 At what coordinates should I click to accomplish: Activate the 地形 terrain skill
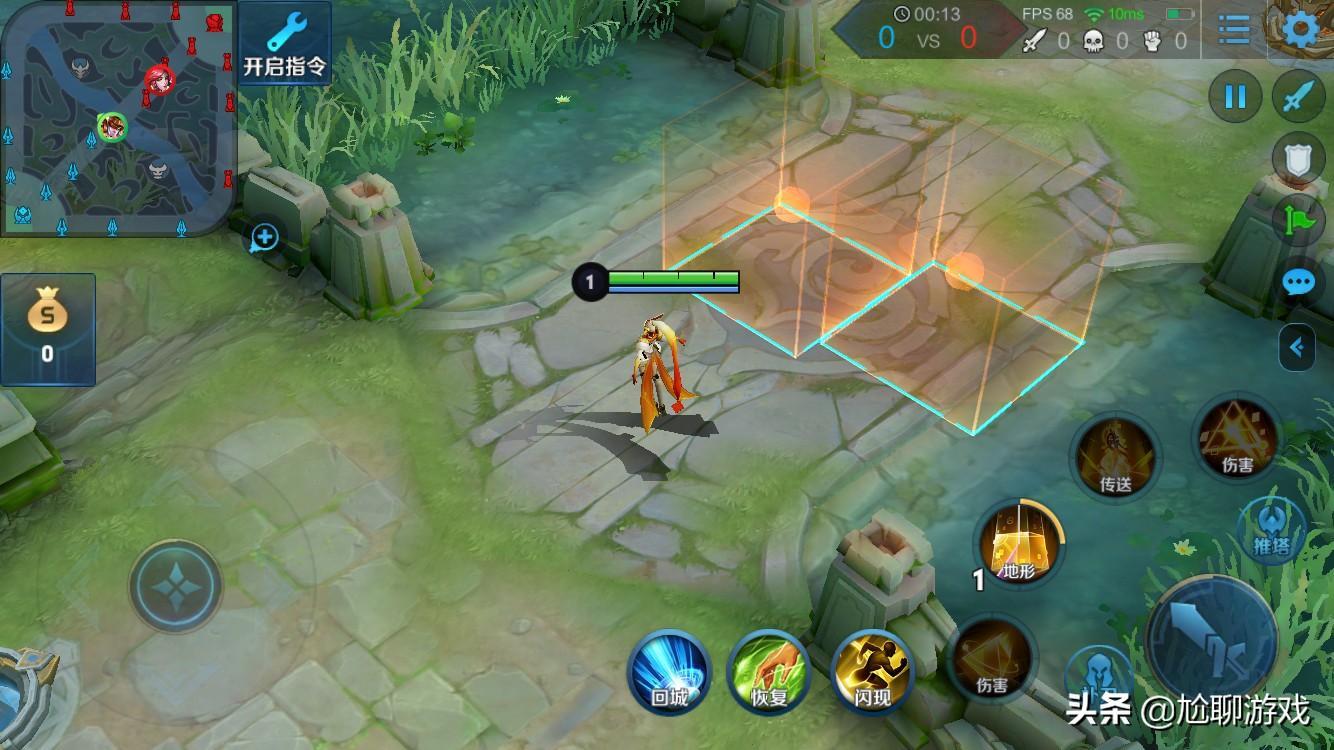coord(1019,545)
